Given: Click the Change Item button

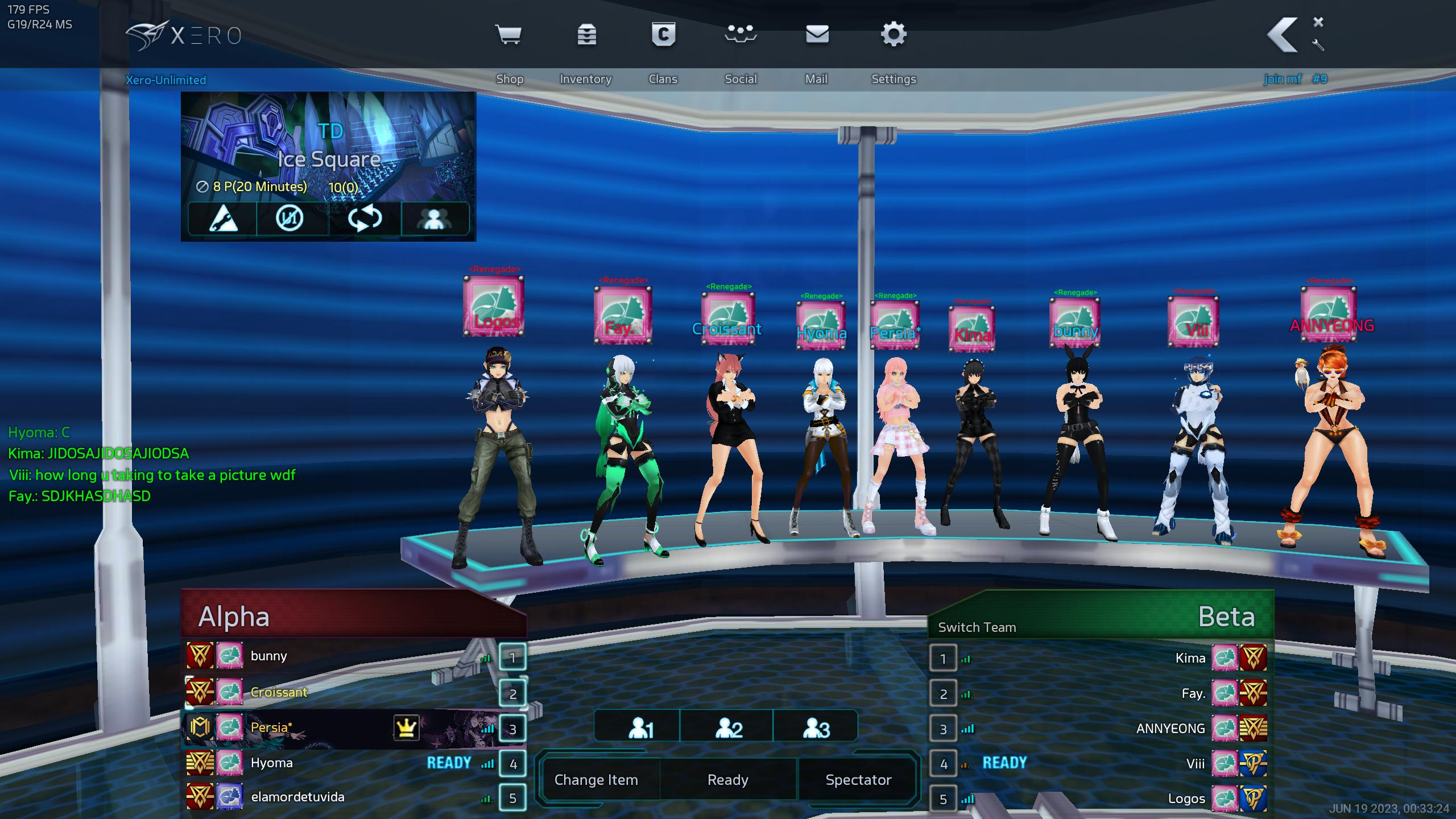Looking at the screenshot, I should click(596, 780).
